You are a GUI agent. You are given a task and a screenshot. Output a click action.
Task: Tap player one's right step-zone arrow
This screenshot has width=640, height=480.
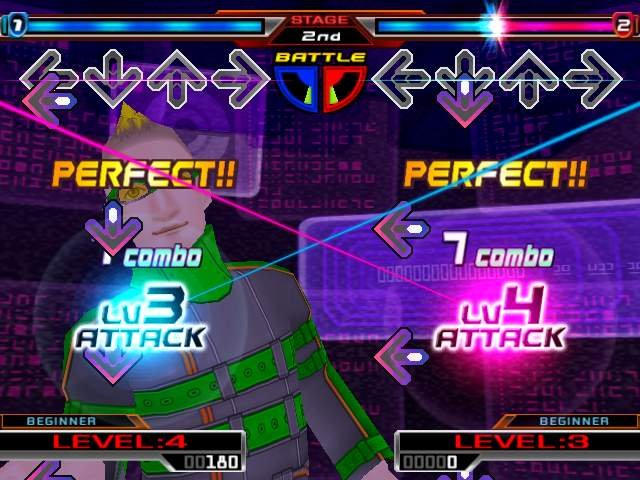[240, 77]
